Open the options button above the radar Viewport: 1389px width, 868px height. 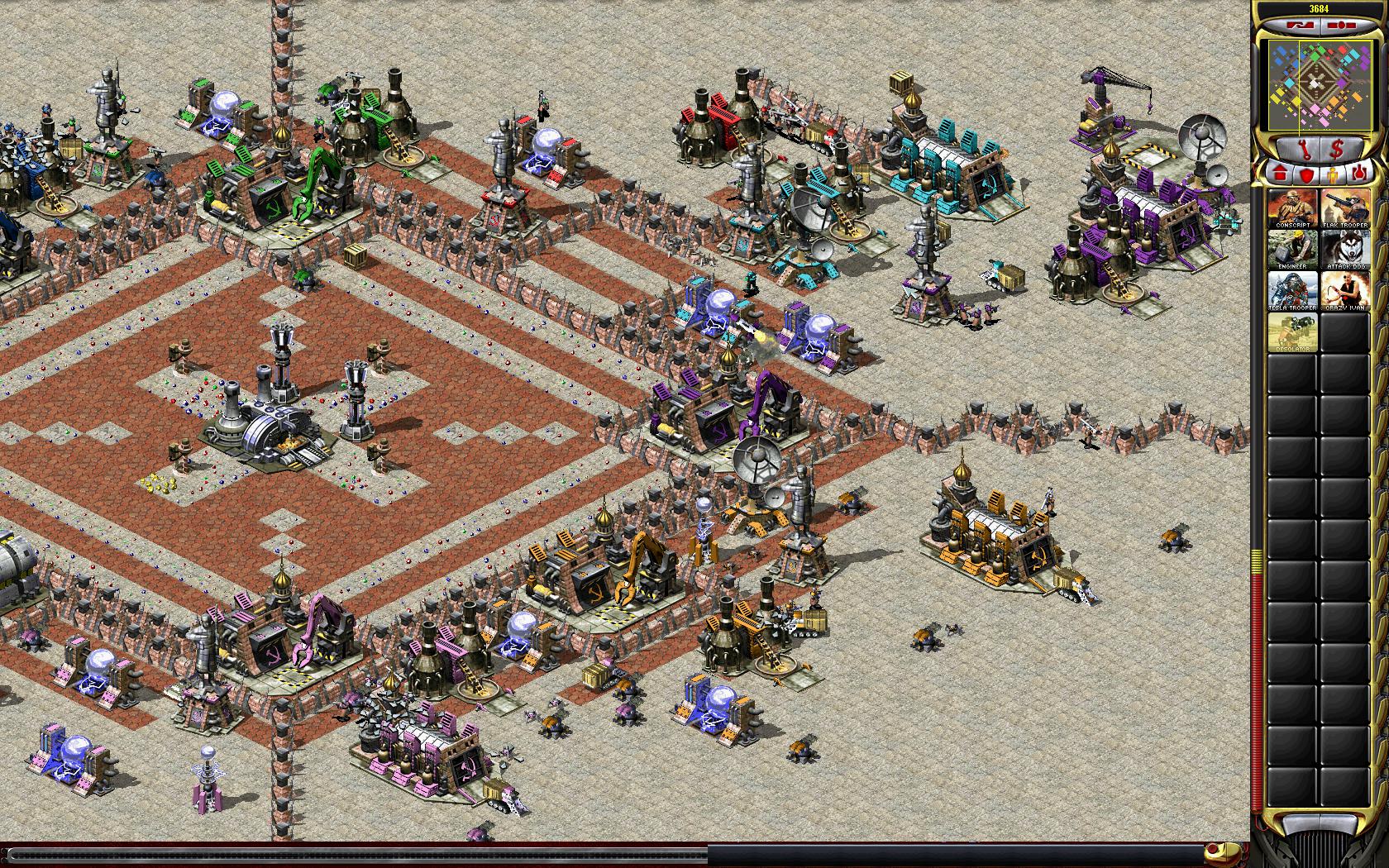click(1339, 26)
